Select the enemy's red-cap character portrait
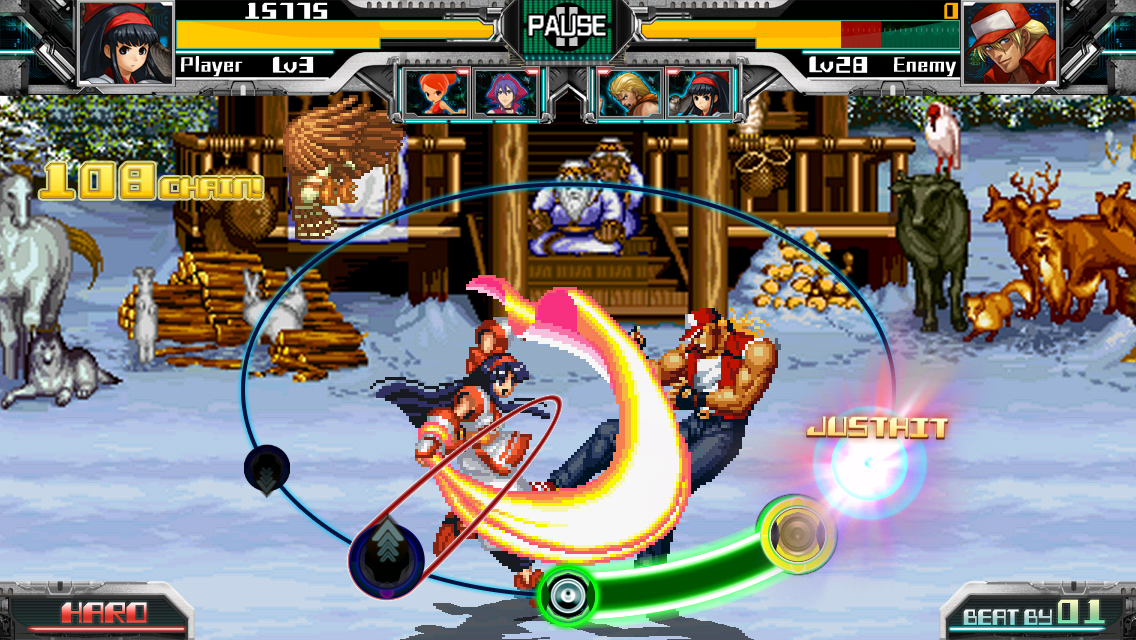This screenshot has width=1136, height=640. coord(1010,44)
